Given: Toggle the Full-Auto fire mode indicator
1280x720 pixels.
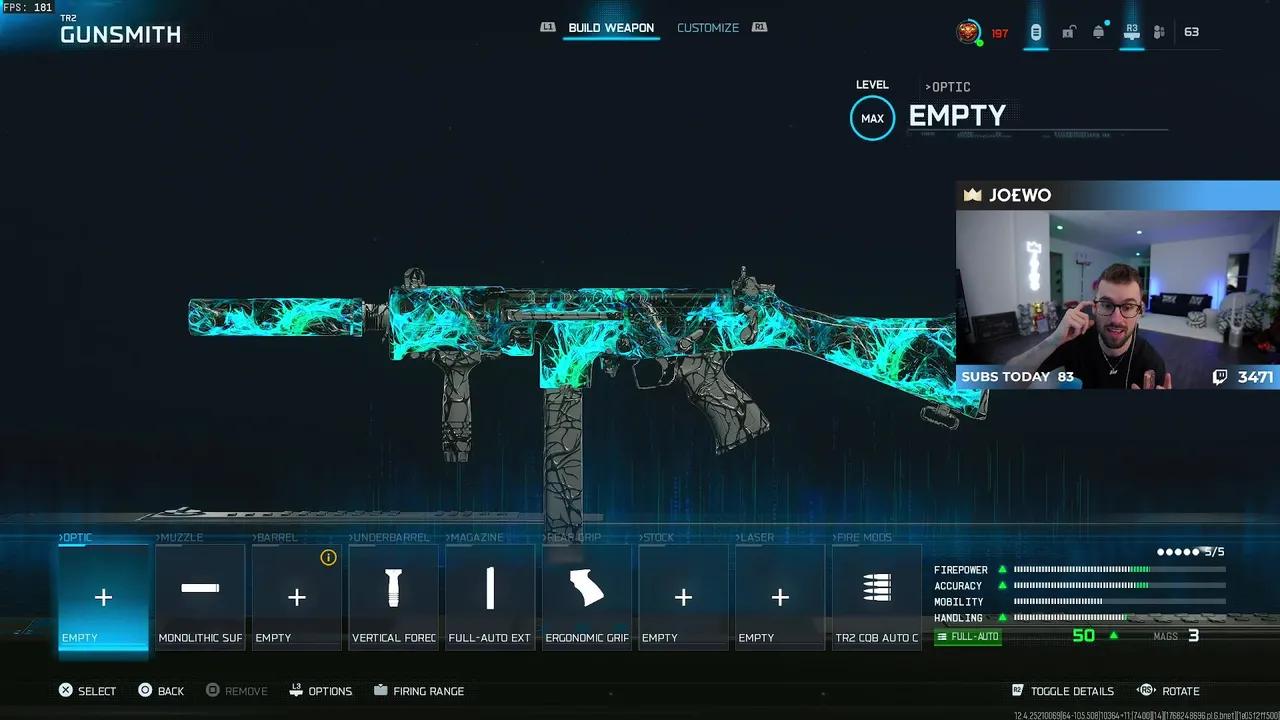Looking at the screenshot, I should (967, 636).
